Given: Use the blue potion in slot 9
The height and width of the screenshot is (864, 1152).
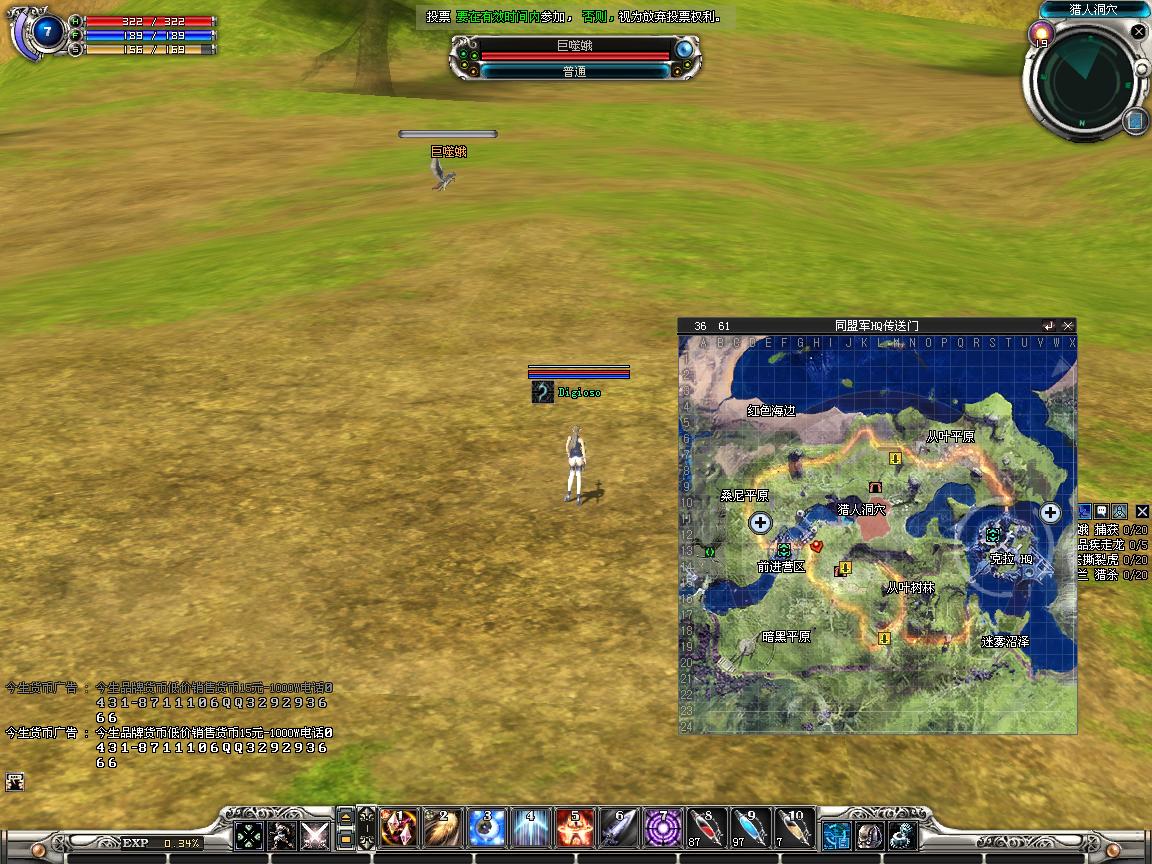Looking at the screenshot, I should (751, 828).
